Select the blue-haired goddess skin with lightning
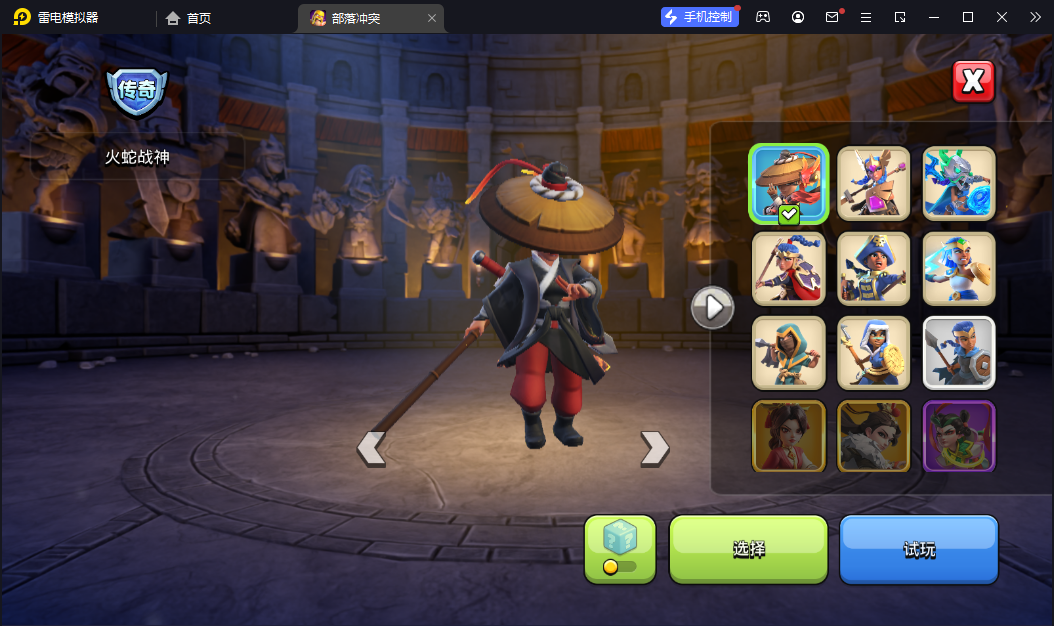 pyautogui.click(x=959, y=268)
